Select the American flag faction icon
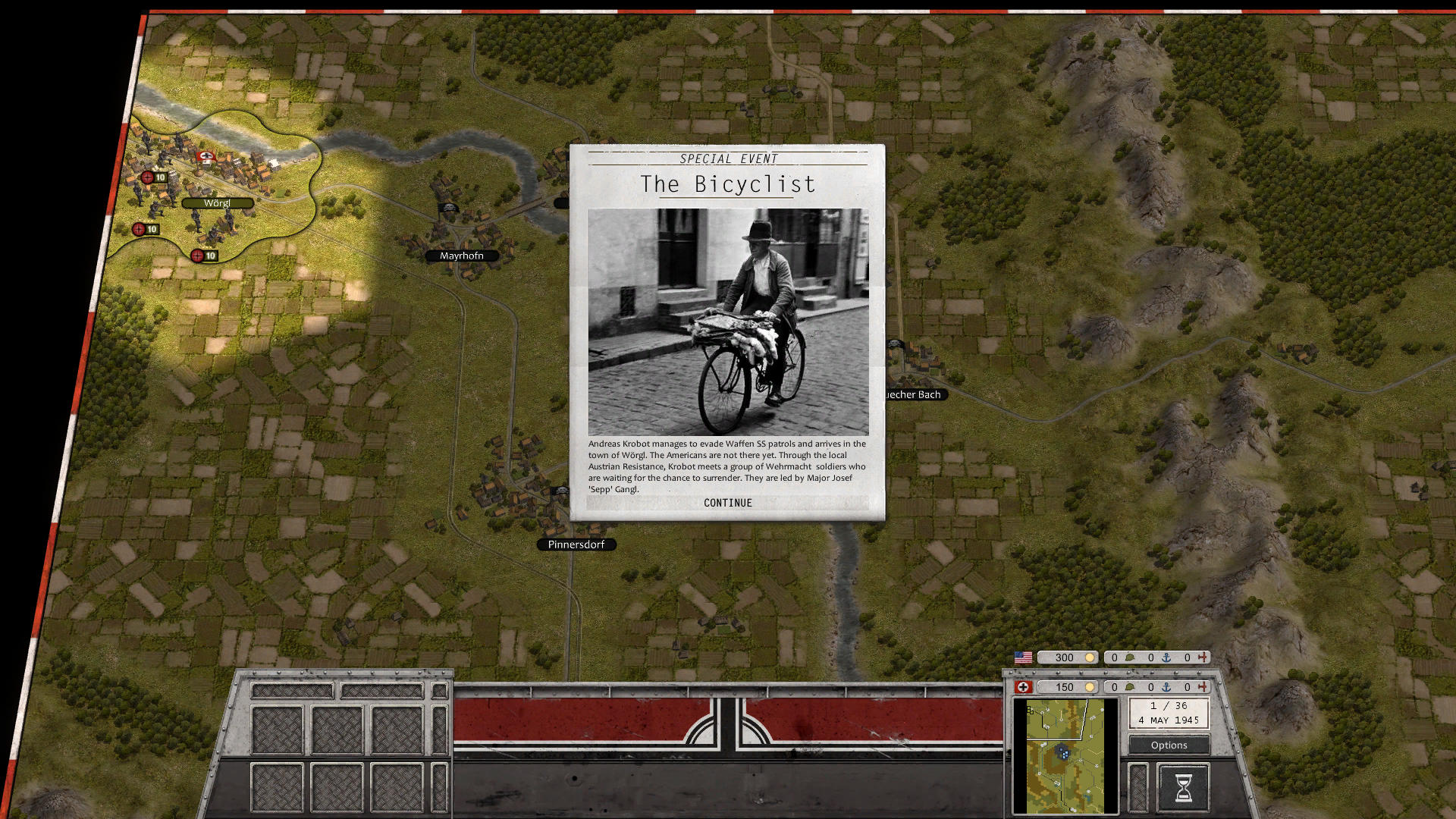 (1022, 657)
